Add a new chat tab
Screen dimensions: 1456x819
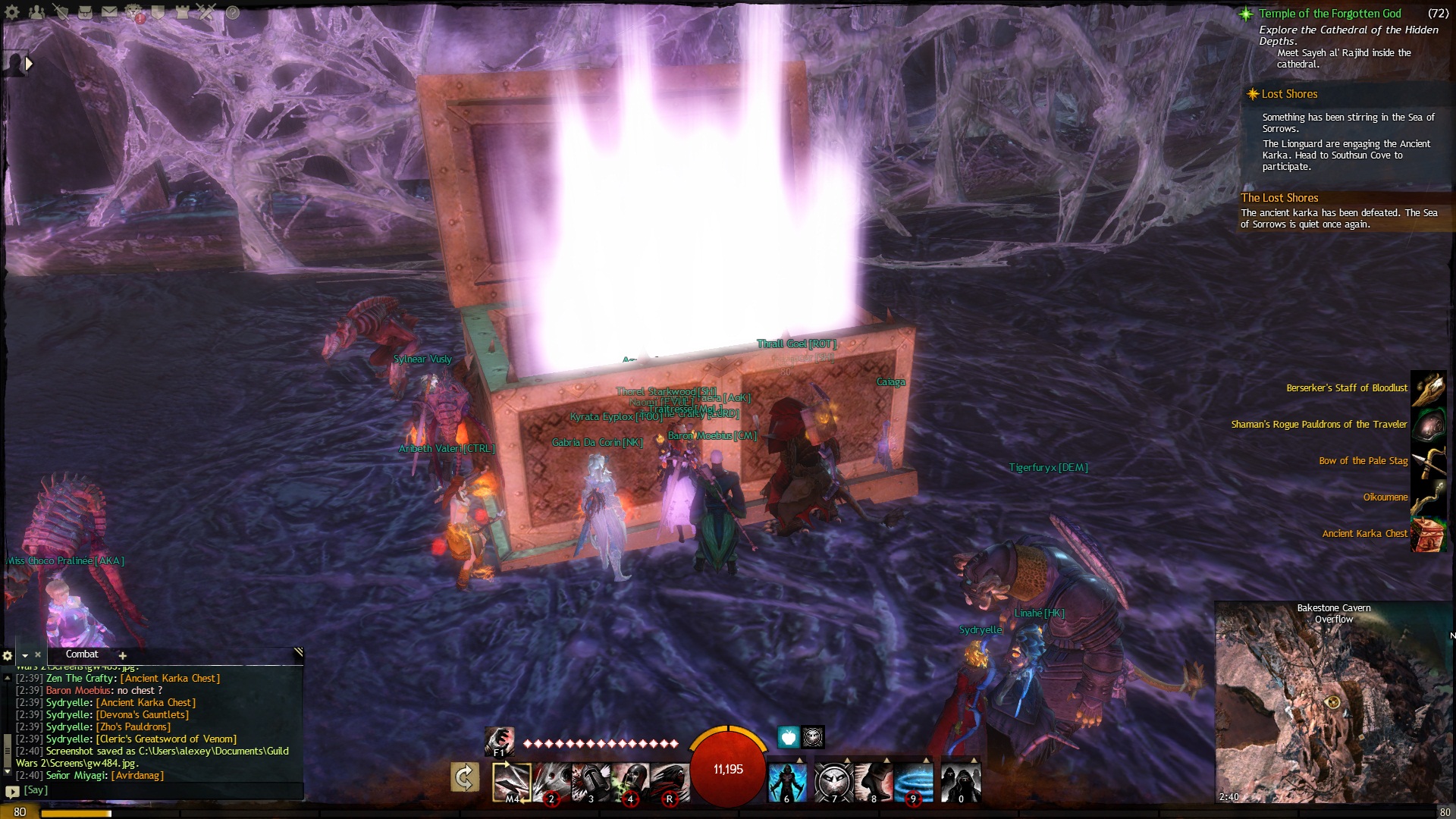tap(122, 655)
